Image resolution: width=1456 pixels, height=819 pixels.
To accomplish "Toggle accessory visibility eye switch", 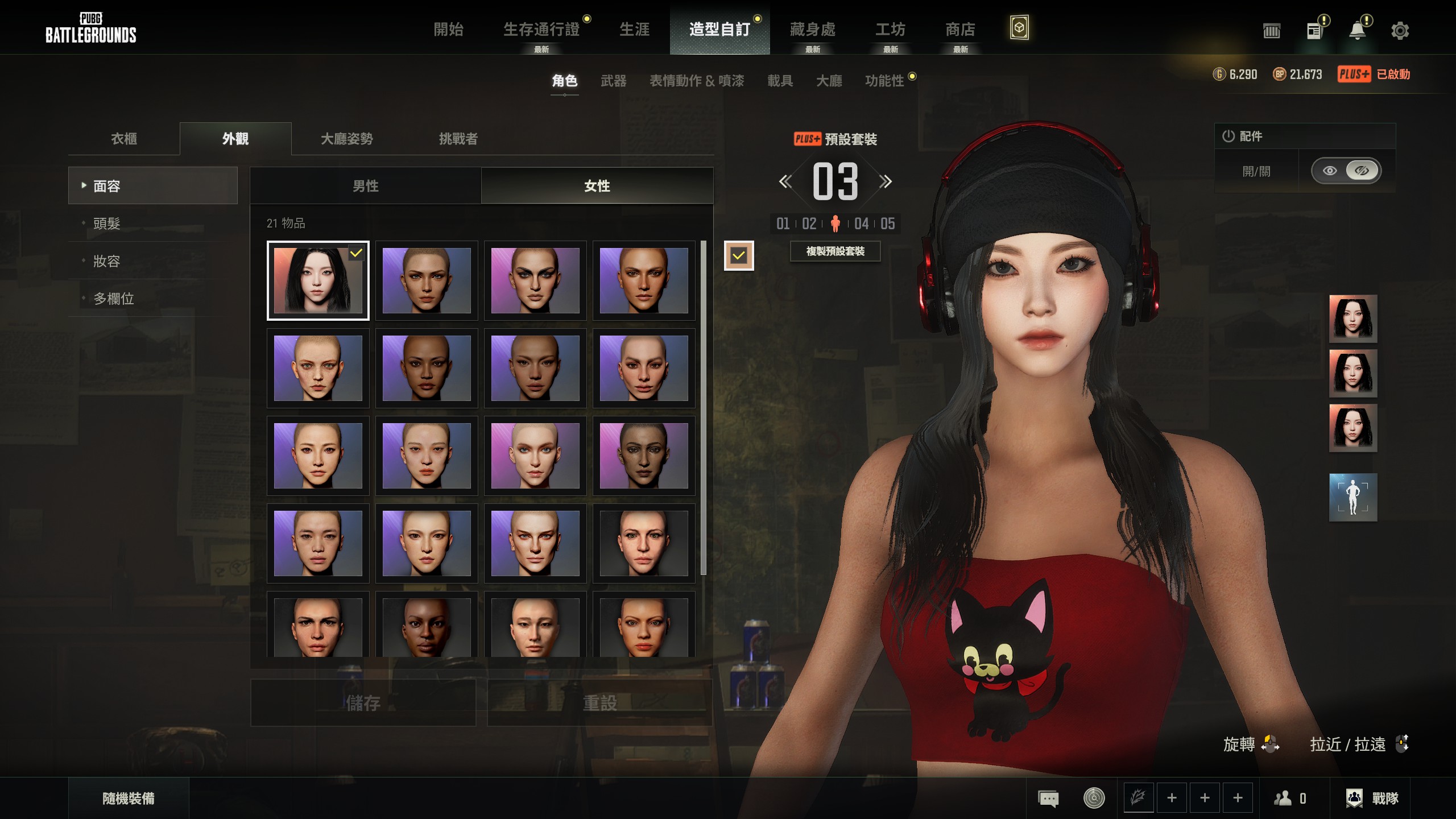I will pos(1346,171).
